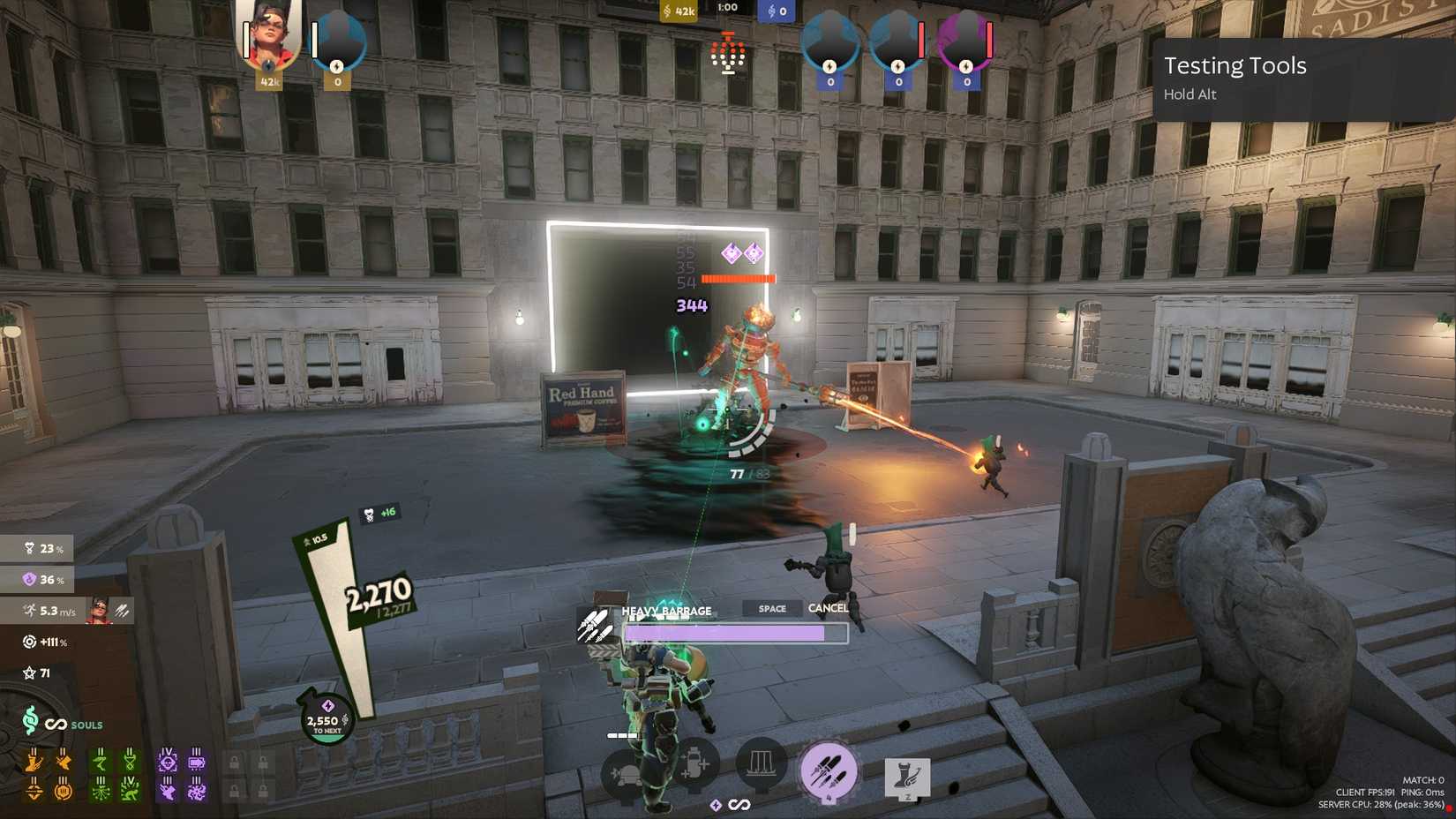This screenshot has height=819, width=1456.
Task: Click the SPACE key prompt button
Action: coord(770,608)
